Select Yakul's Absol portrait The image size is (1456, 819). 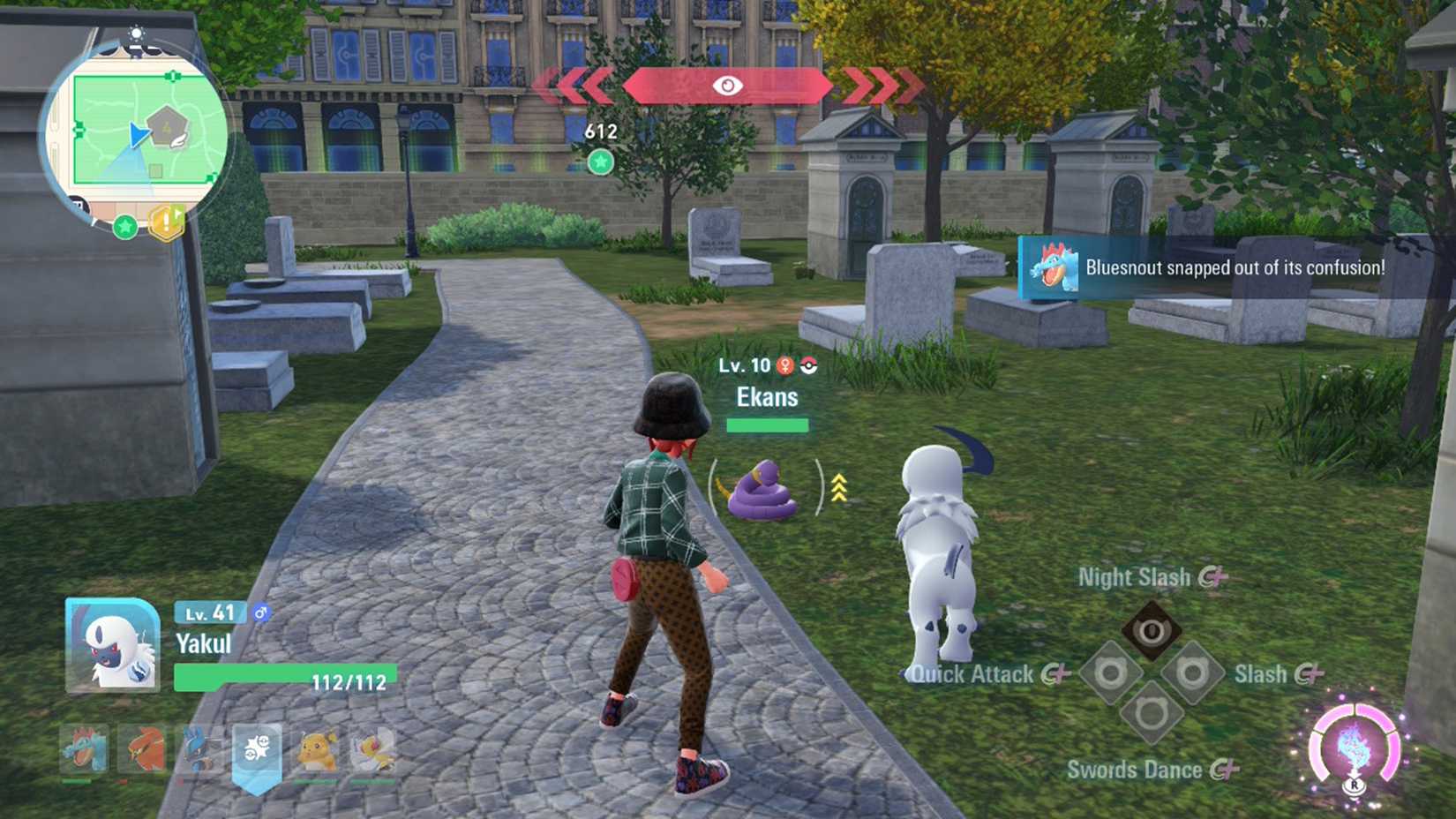coord(112,645)
